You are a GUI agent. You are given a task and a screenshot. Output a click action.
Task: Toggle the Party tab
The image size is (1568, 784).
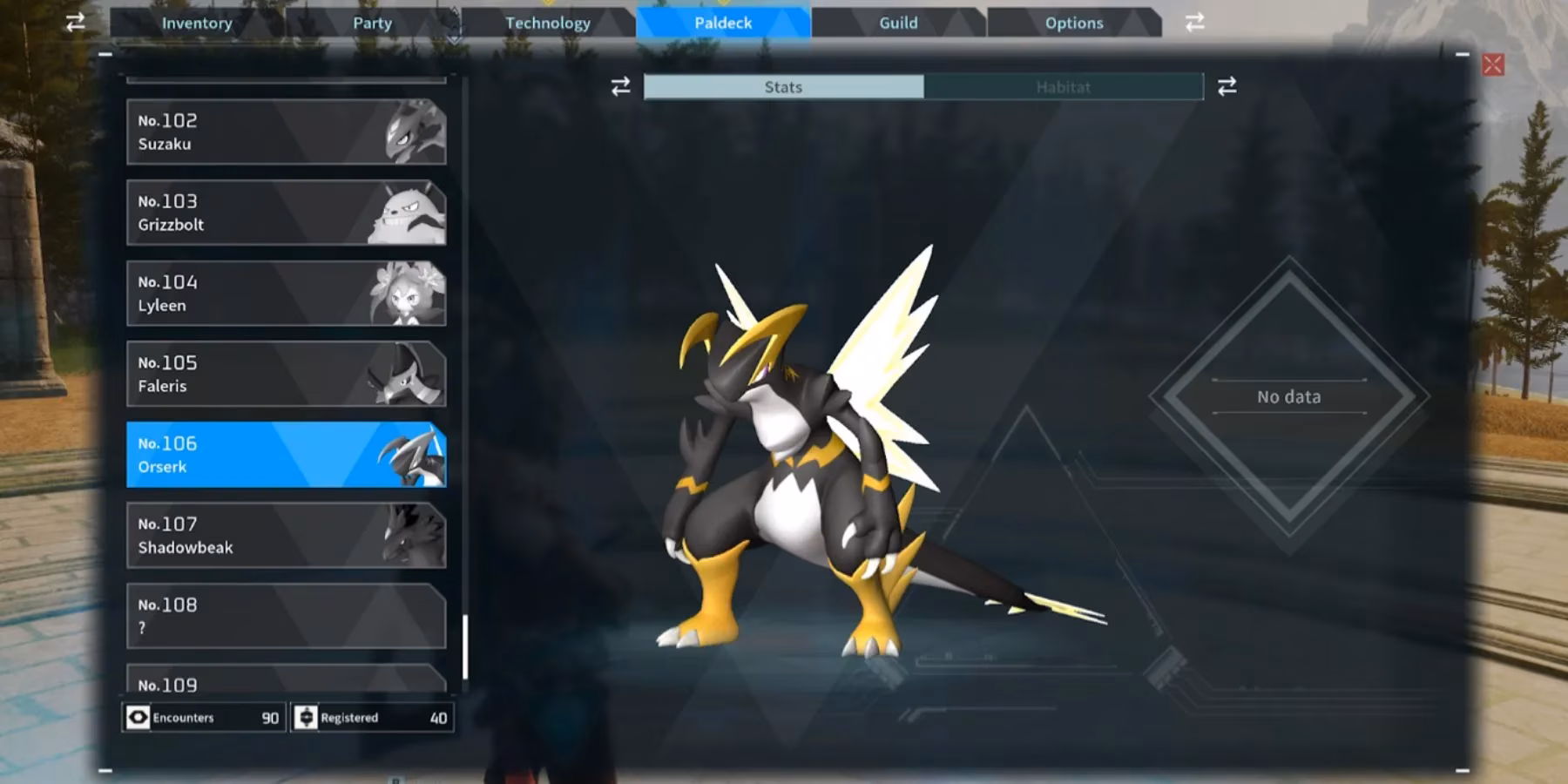coord(372,23)
